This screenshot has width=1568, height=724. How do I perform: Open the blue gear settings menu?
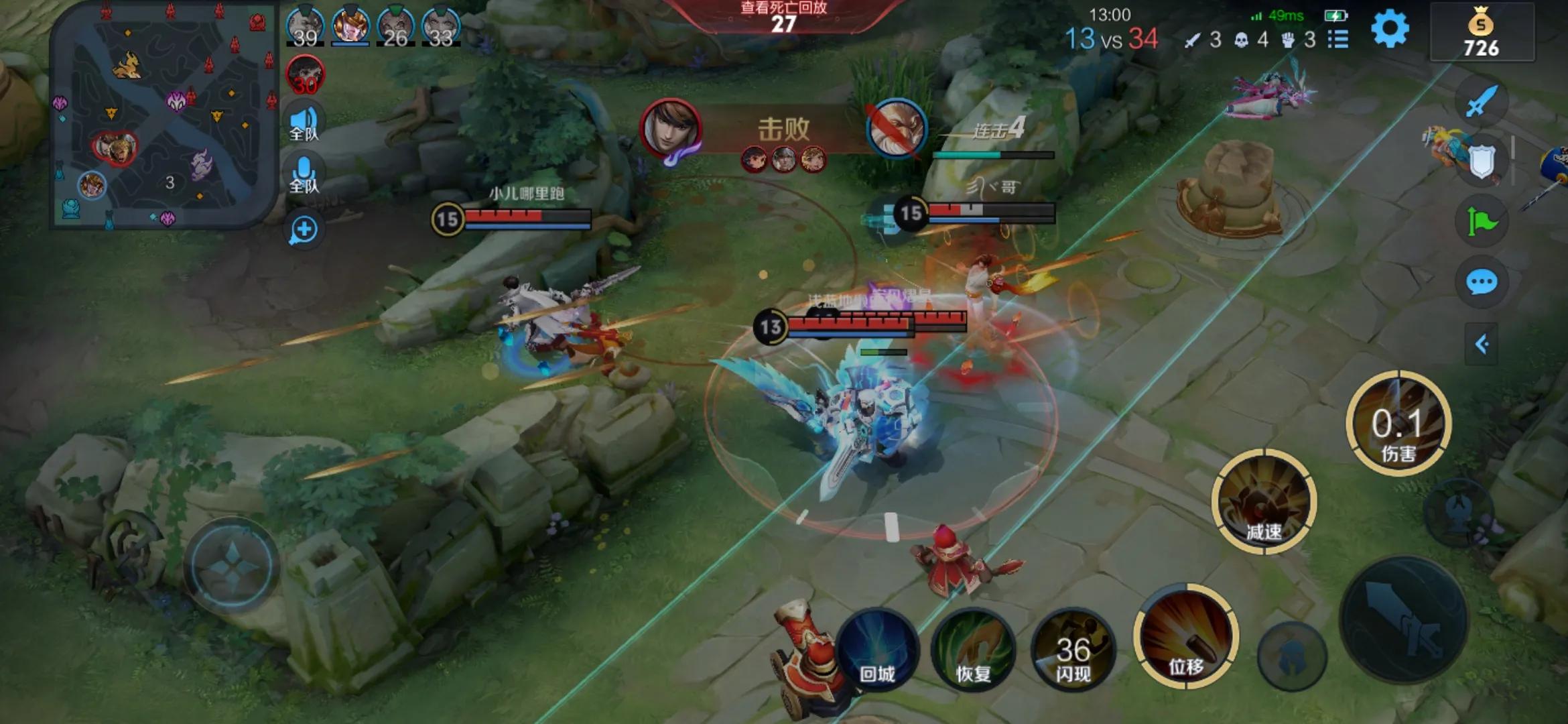point(1390,29)
